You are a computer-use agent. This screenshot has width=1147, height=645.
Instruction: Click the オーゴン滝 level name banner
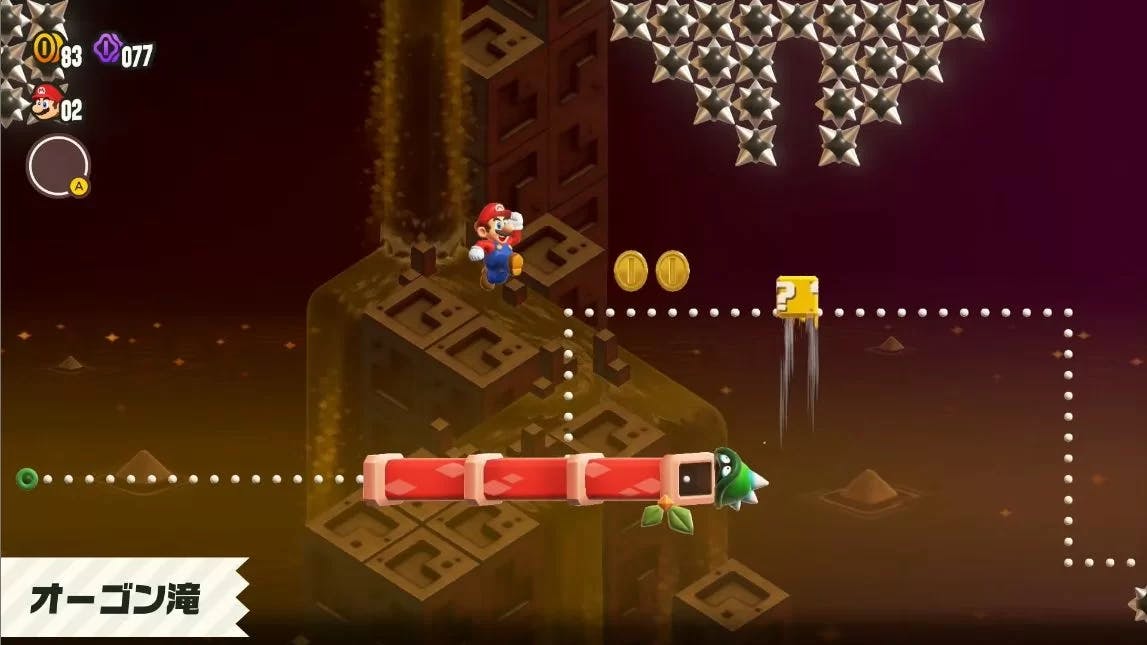point(115,599)
